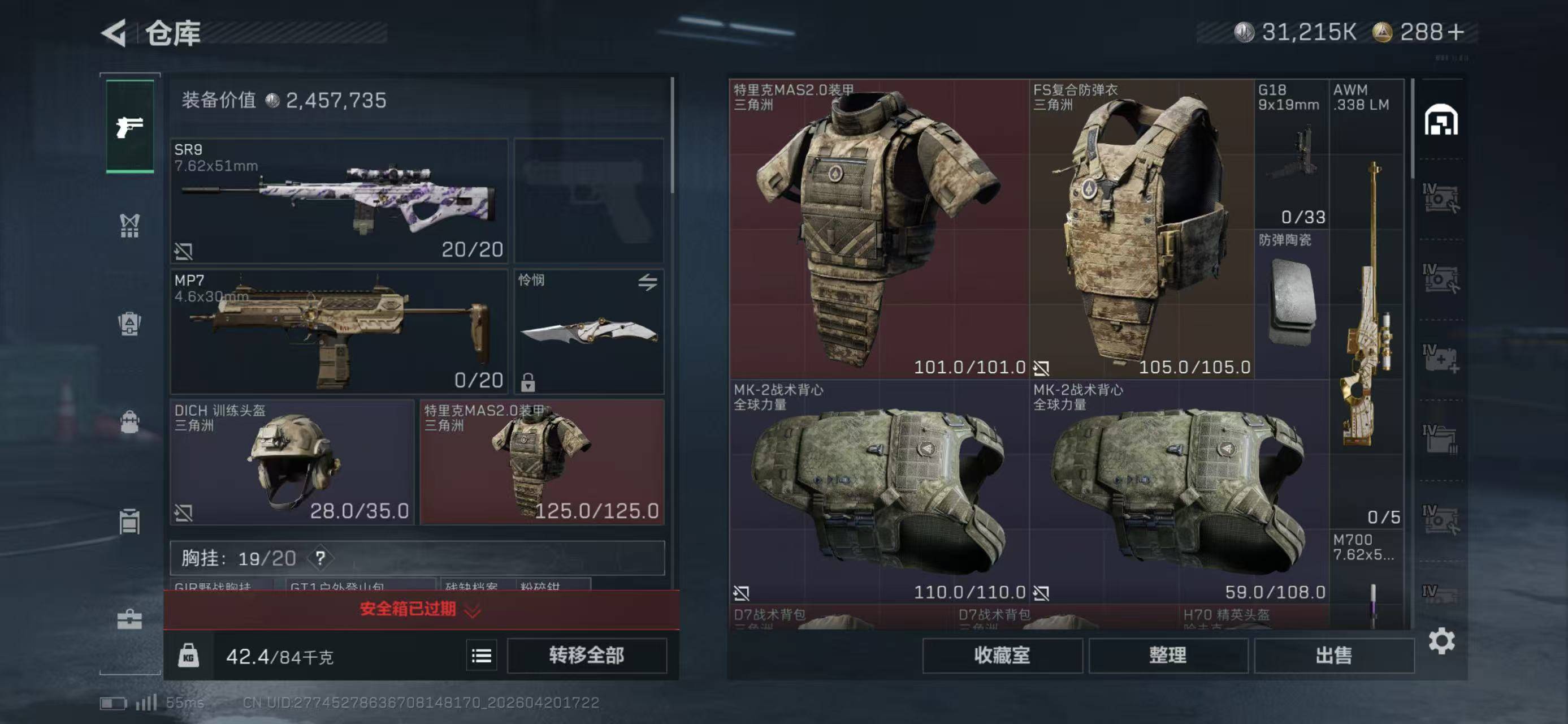Add more gold triangle currency

(x=1456, y=32)
